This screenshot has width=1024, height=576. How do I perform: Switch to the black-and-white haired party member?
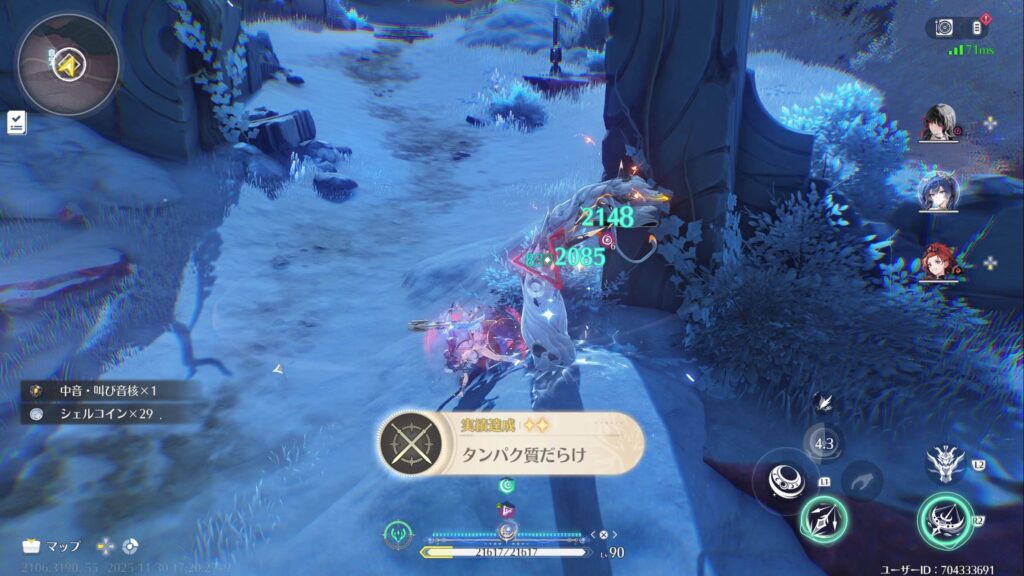tap(938, 124)
